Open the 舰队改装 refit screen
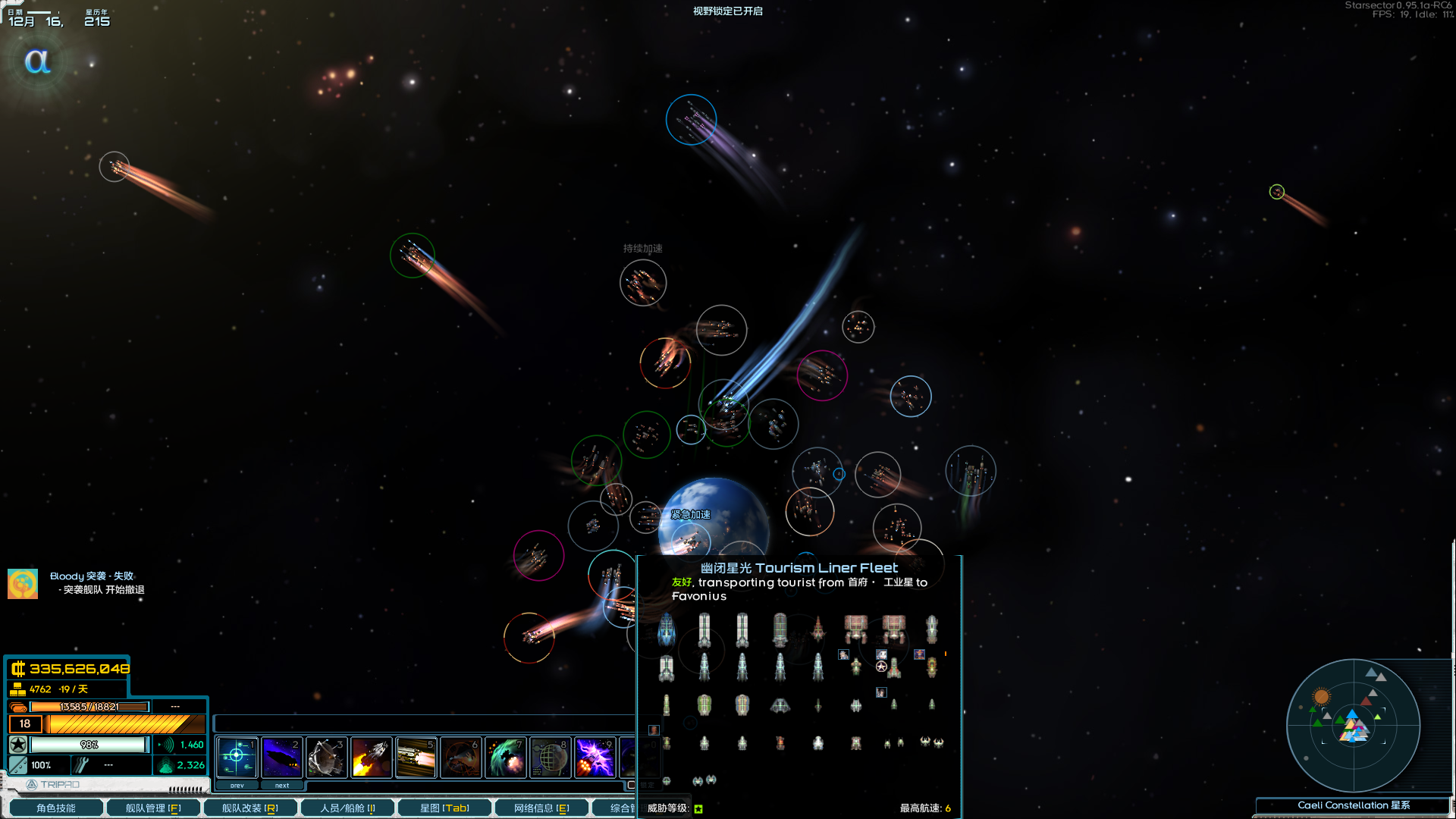 249,808
